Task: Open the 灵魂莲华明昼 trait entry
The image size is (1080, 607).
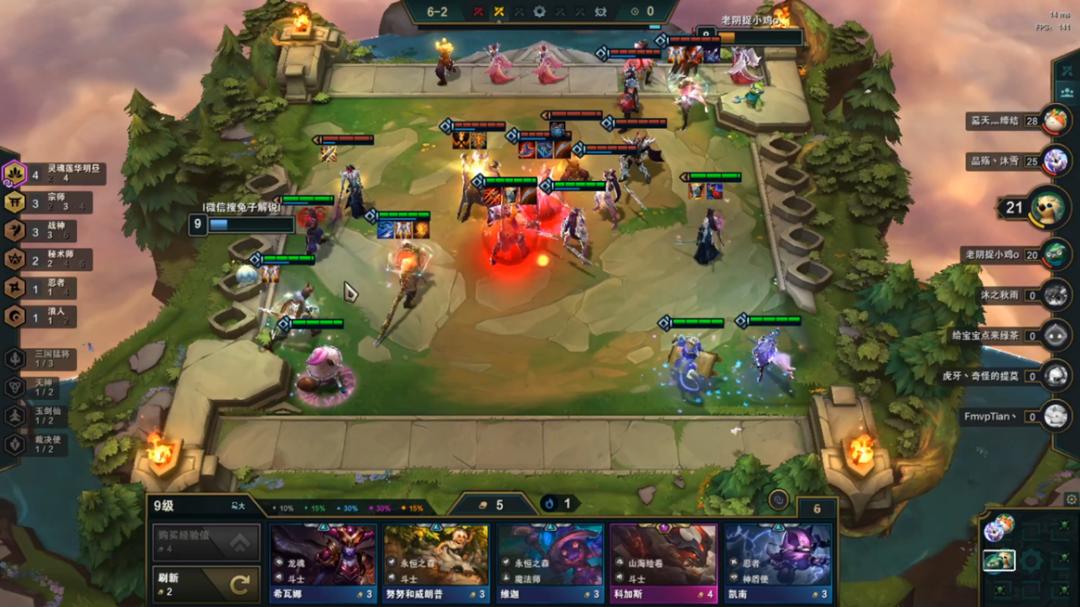Action: [x=56, y=173]
